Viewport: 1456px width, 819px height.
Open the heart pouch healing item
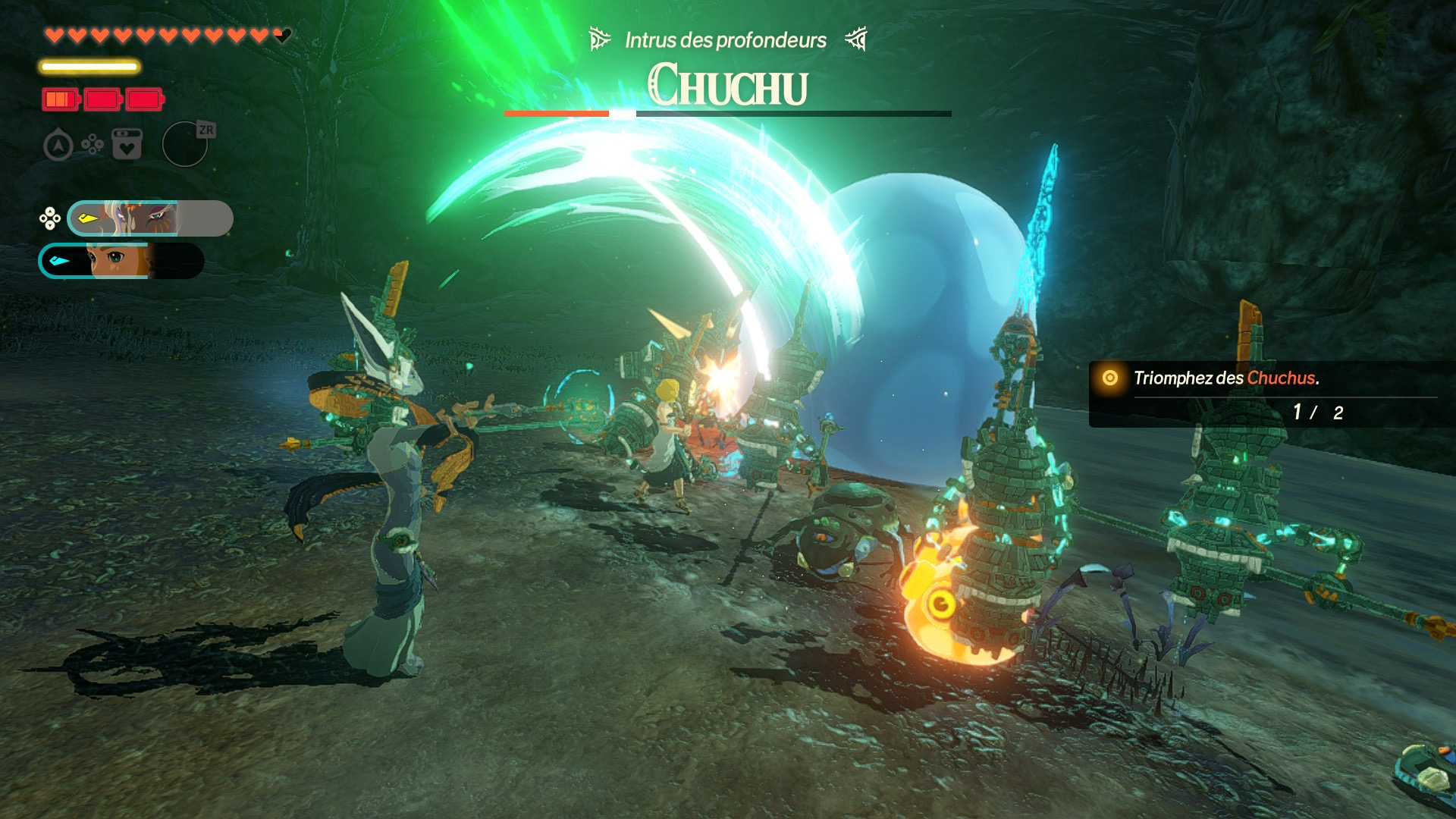click(x=127, y=144)
